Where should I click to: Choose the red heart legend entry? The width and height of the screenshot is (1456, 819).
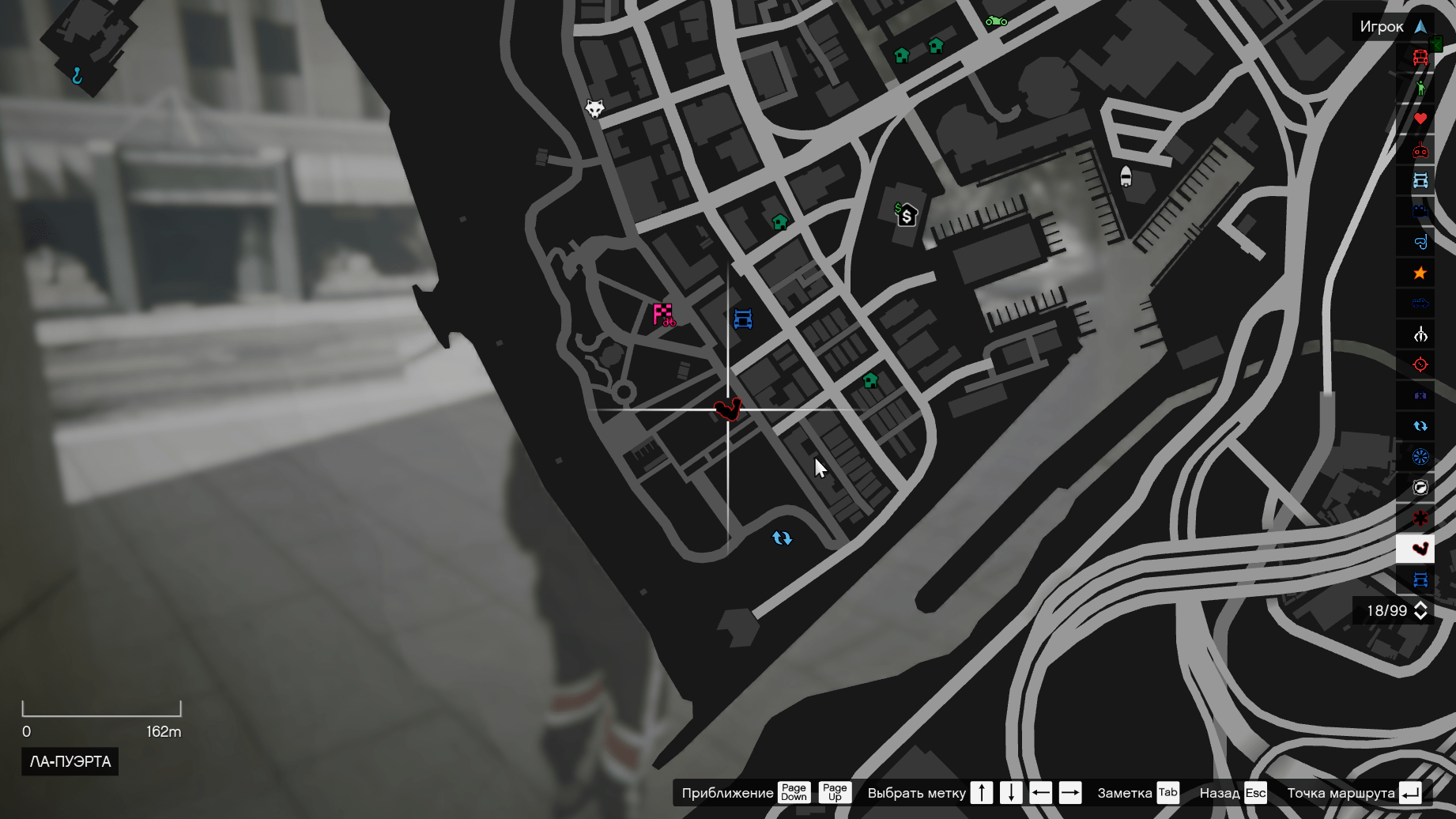coord(1420,119)
